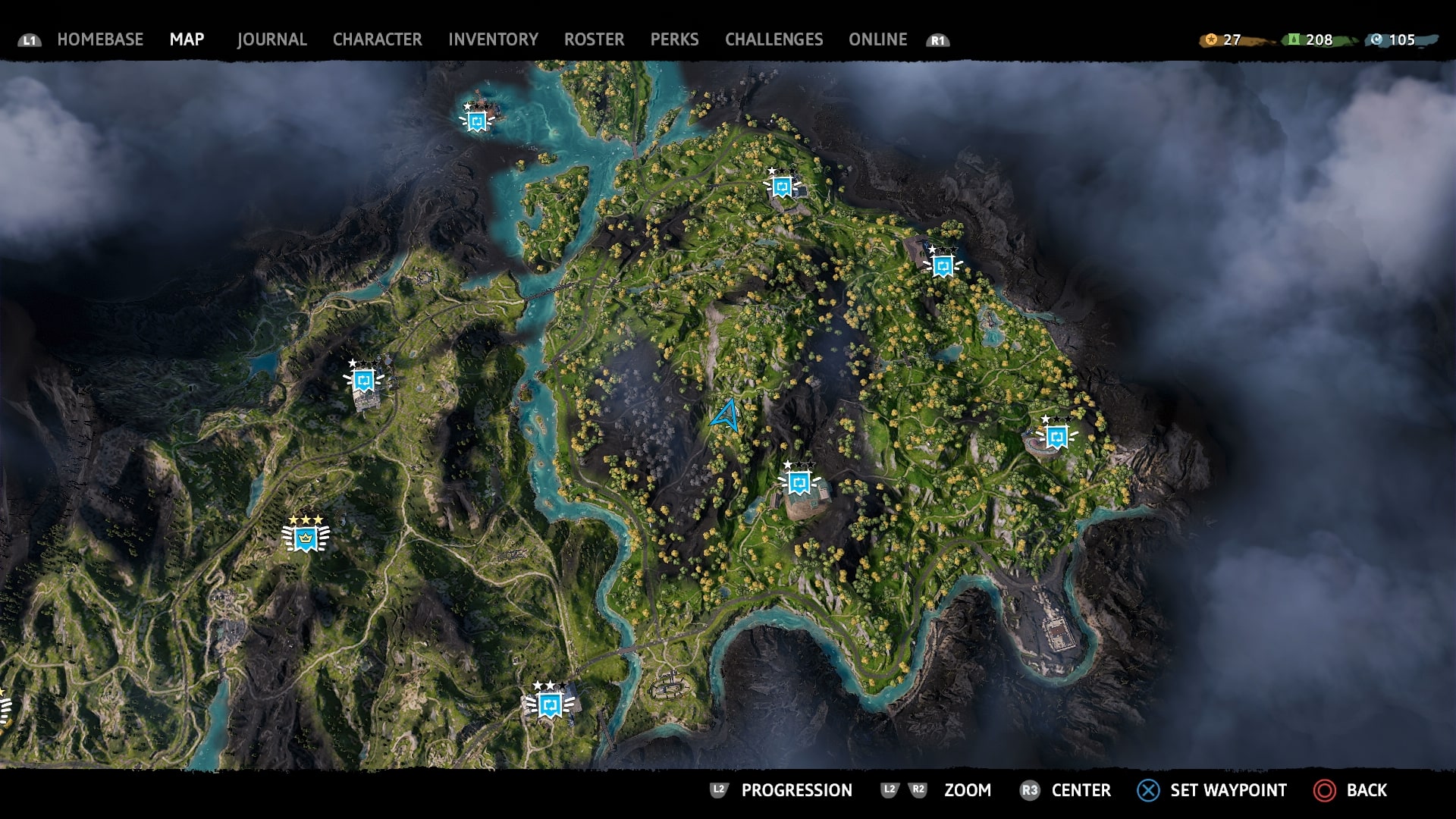The image size is (1456, 819).
Task: Select the Map tab
Action: pyautogui.click(x=187, y=39)
